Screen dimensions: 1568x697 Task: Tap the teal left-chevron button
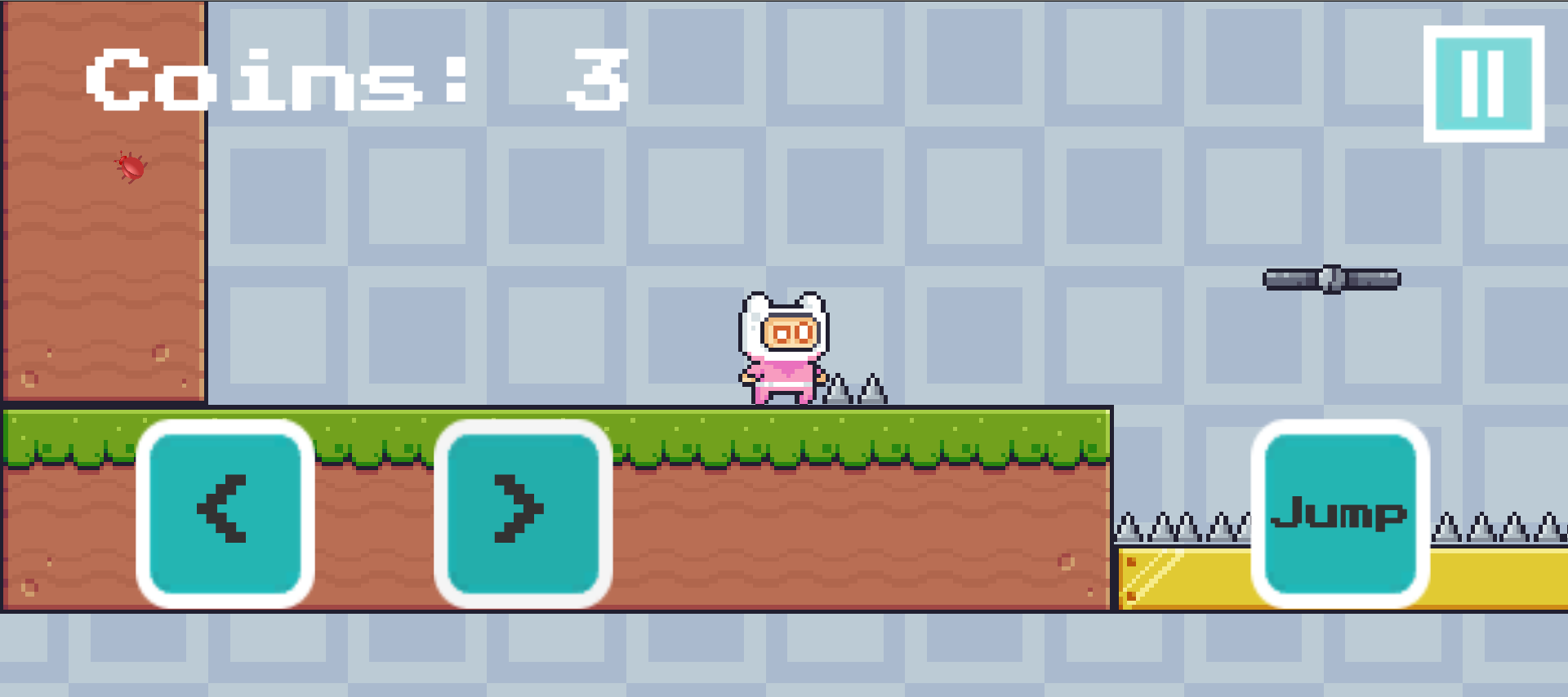[227, 513]
